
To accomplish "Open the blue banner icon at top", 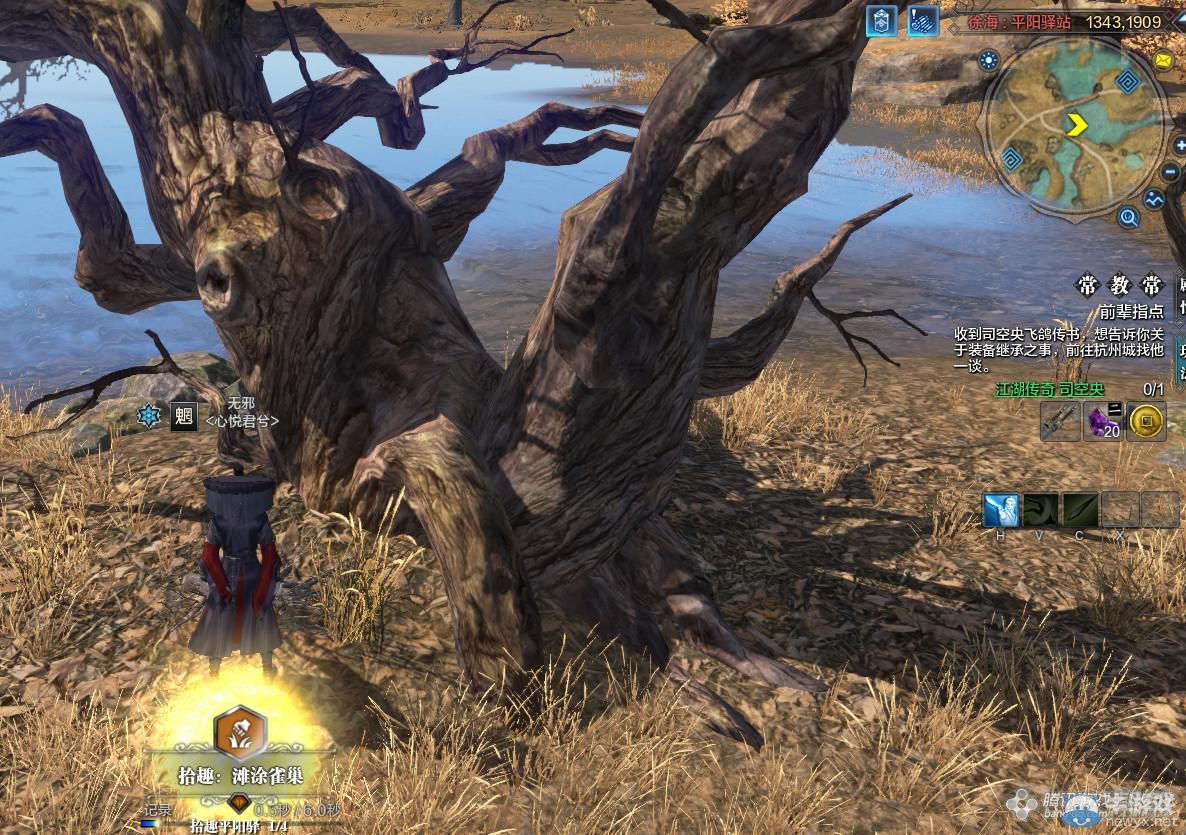I will (x=881, y=22).
